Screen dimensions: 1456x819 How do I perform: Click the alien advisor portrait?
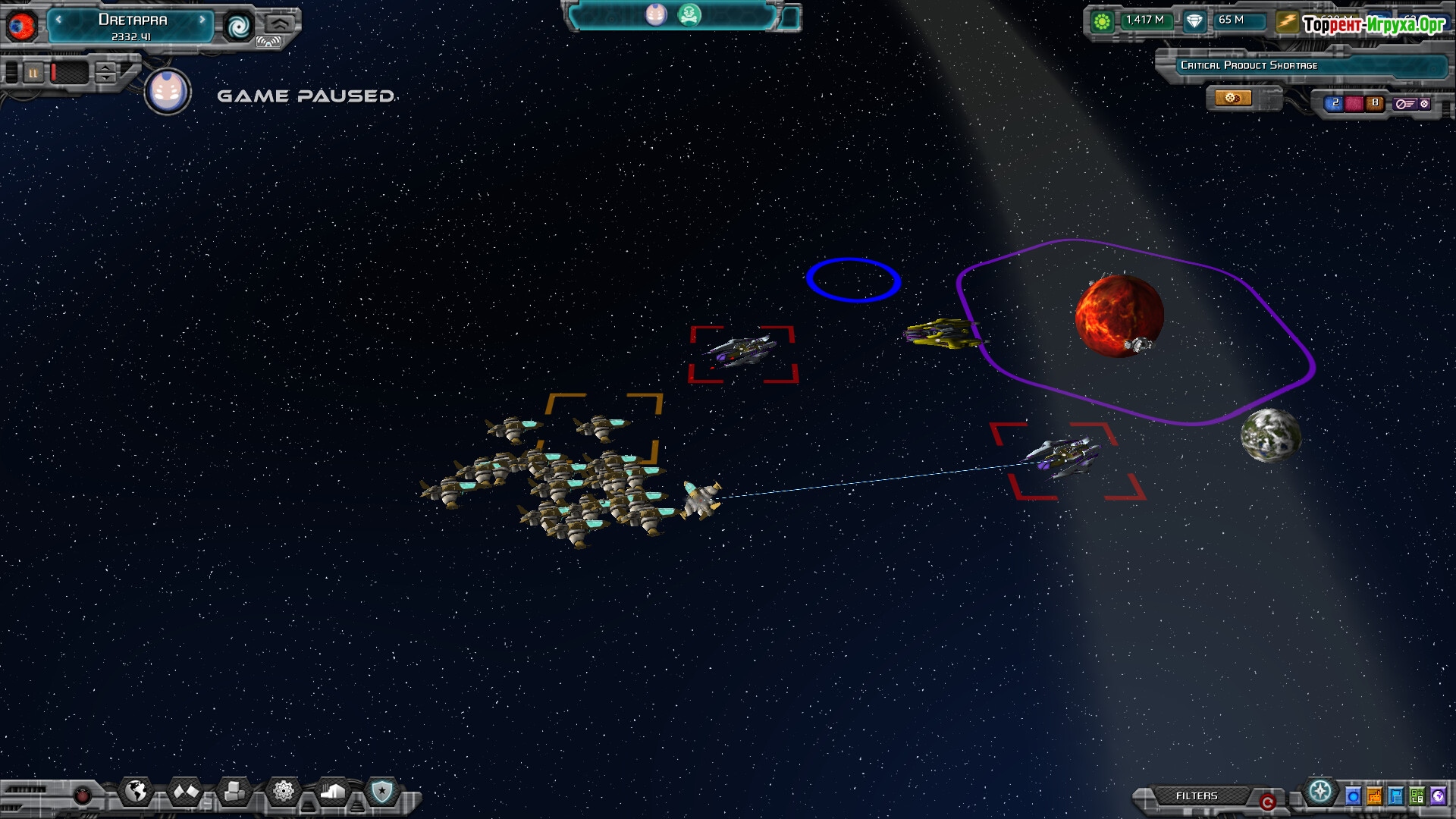(x=168, y=92)
